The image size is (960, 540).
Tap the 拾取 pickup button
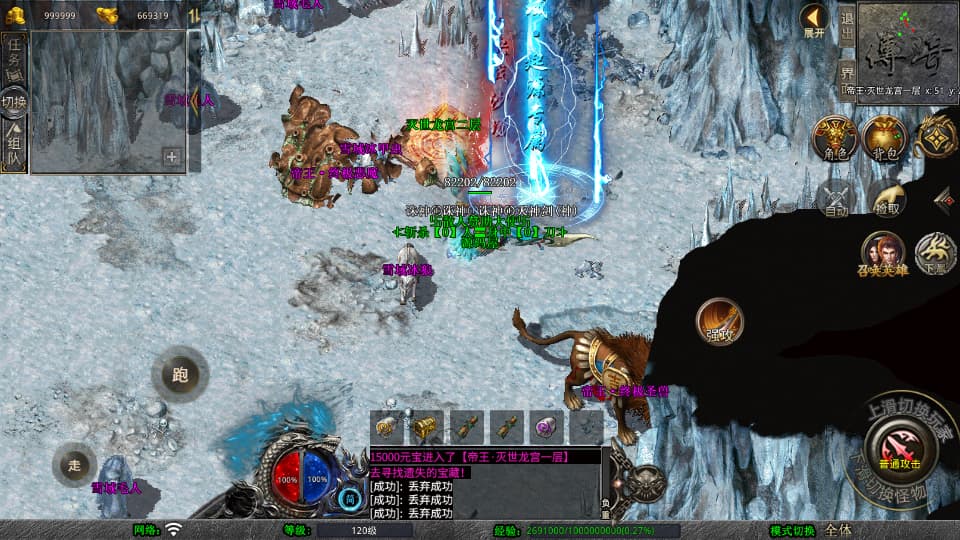(x=886, y=197)
